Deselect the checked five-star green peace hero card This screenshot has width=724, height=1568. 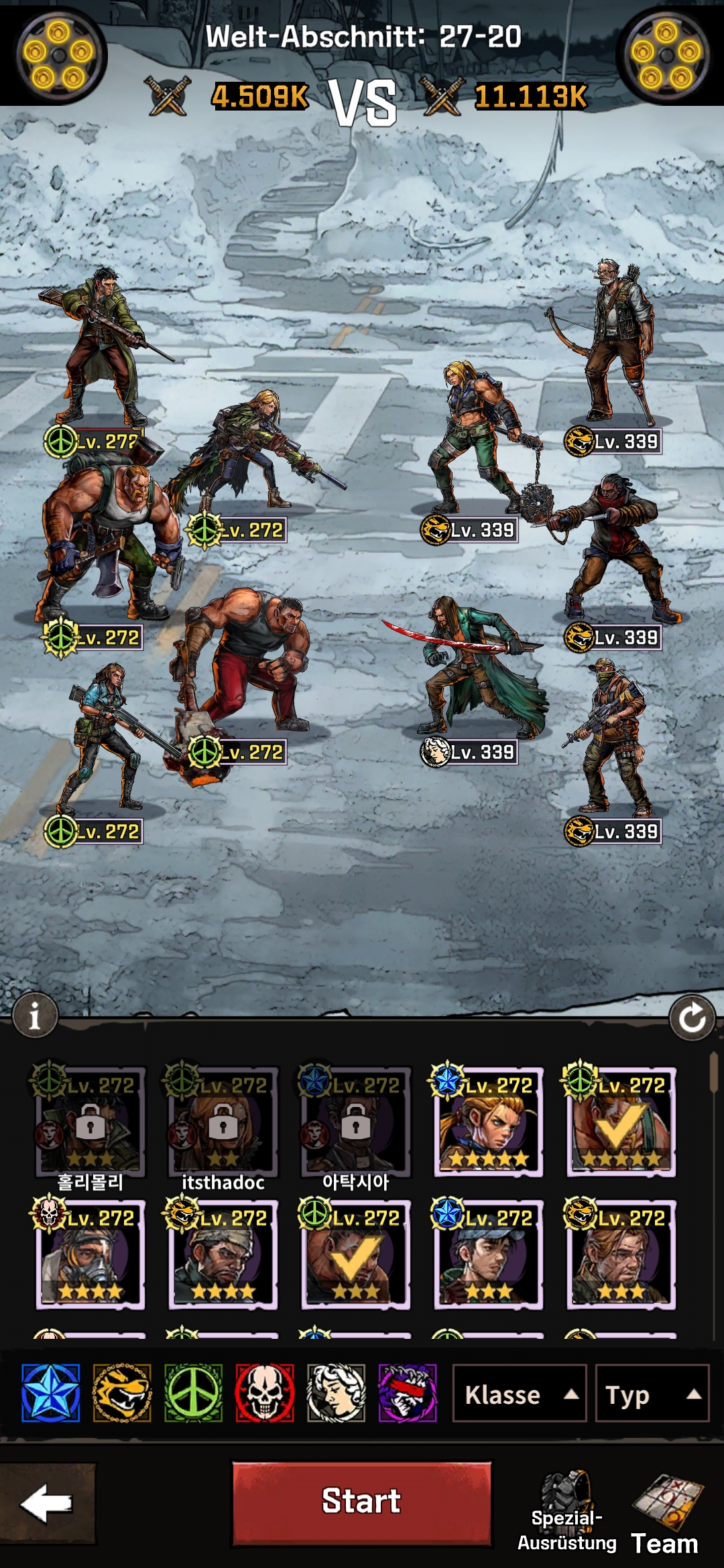click(621, 1122)
